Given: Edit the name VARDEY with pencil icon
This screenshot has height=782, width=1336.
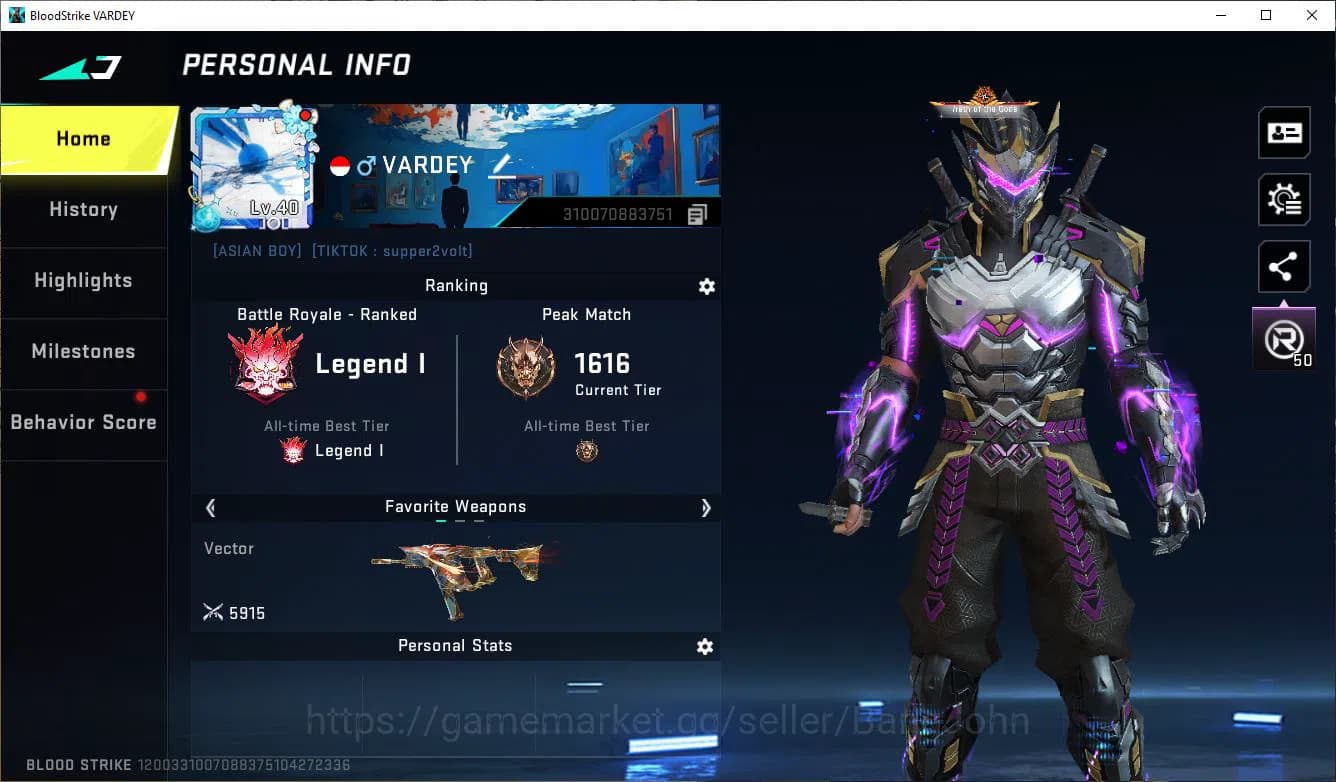Looking at the screenshot, I should pyautogui.click(x=499, y=168).
